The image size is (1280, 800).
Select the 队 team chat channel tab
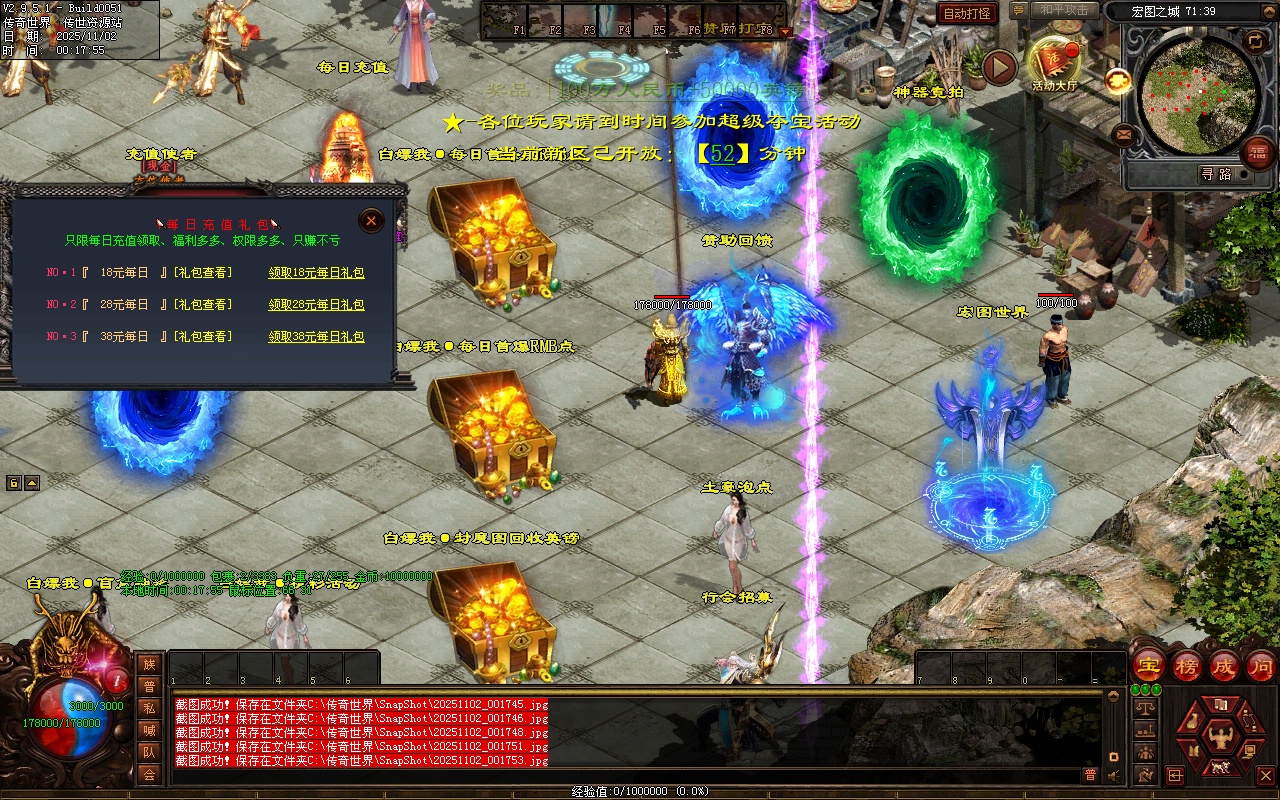pyautogui.click(x=149, y=752)
